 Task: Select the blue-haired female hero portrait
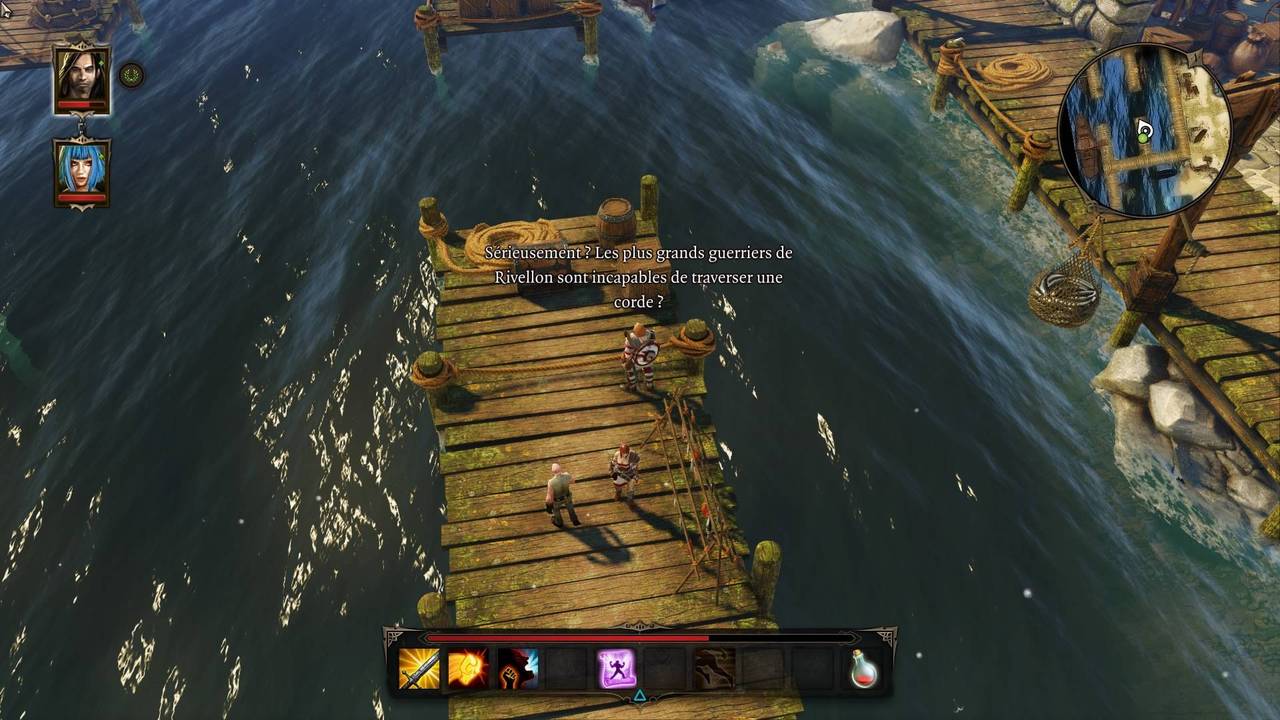coord(81,169)
